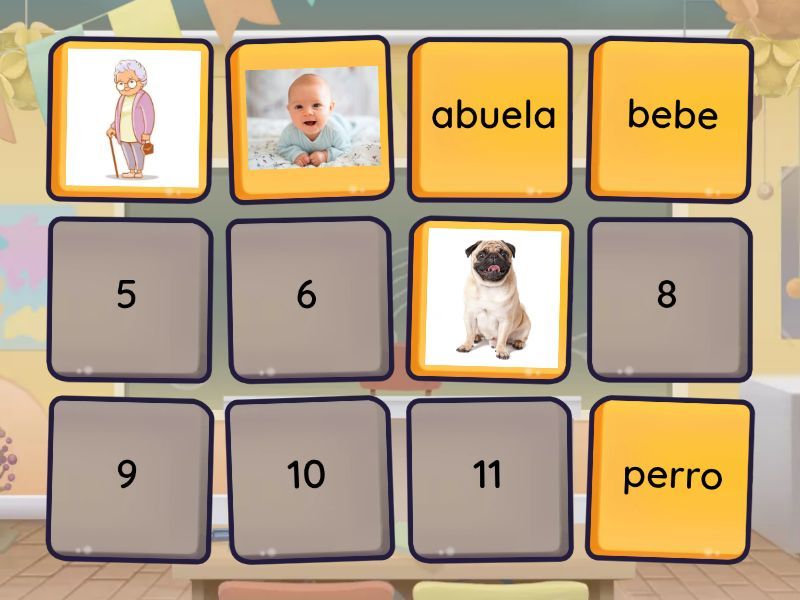Select the pug dog picture card
800x600 pixels.
coord(491,298)
